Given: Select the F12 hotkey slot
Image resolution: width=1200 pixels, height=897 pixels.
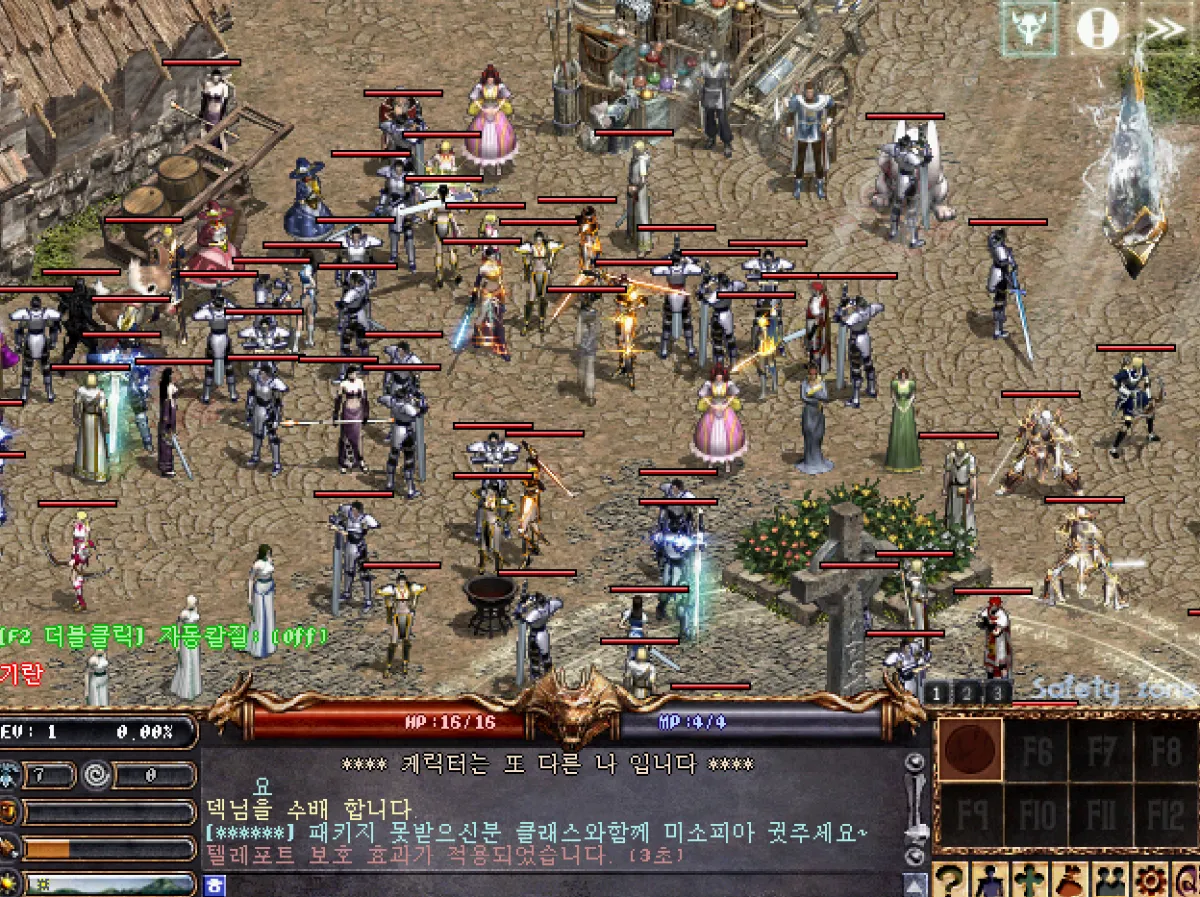Looking at the screenshot, I should [x=1166, y=814].
